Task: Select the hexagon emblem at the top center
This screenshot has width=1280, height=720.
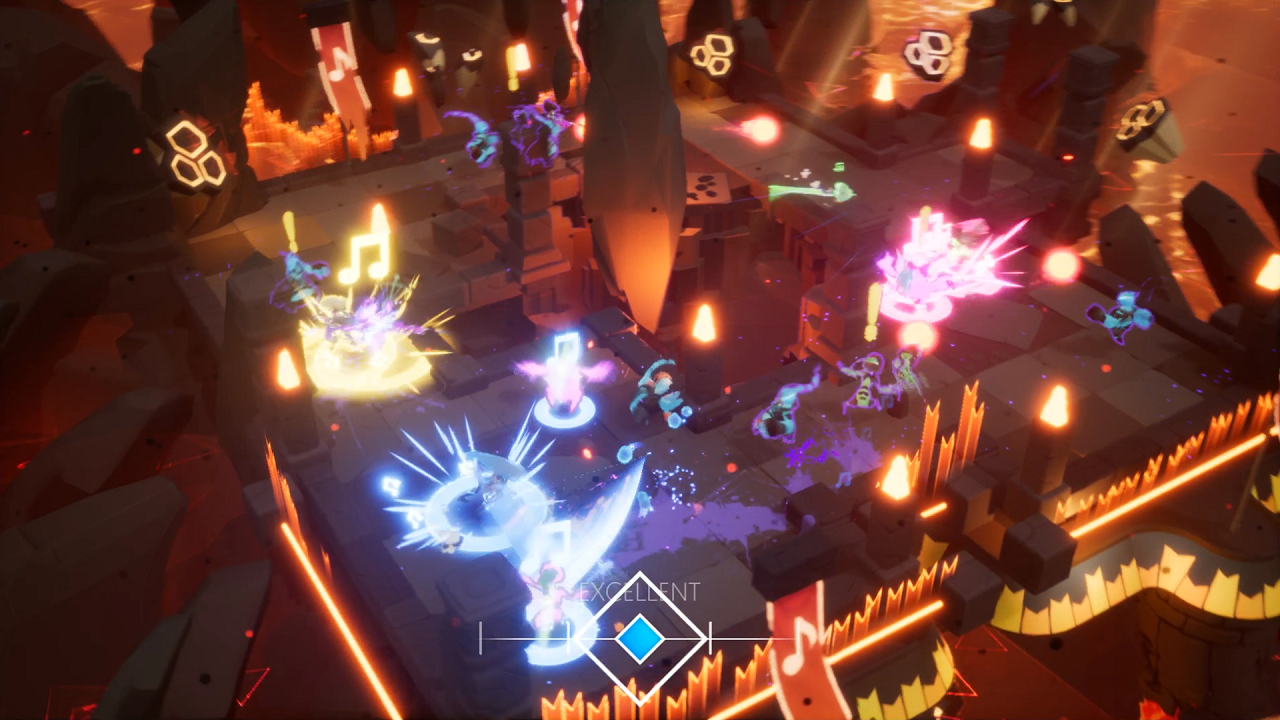Action: pyautogui.click(x=714, y=52)
